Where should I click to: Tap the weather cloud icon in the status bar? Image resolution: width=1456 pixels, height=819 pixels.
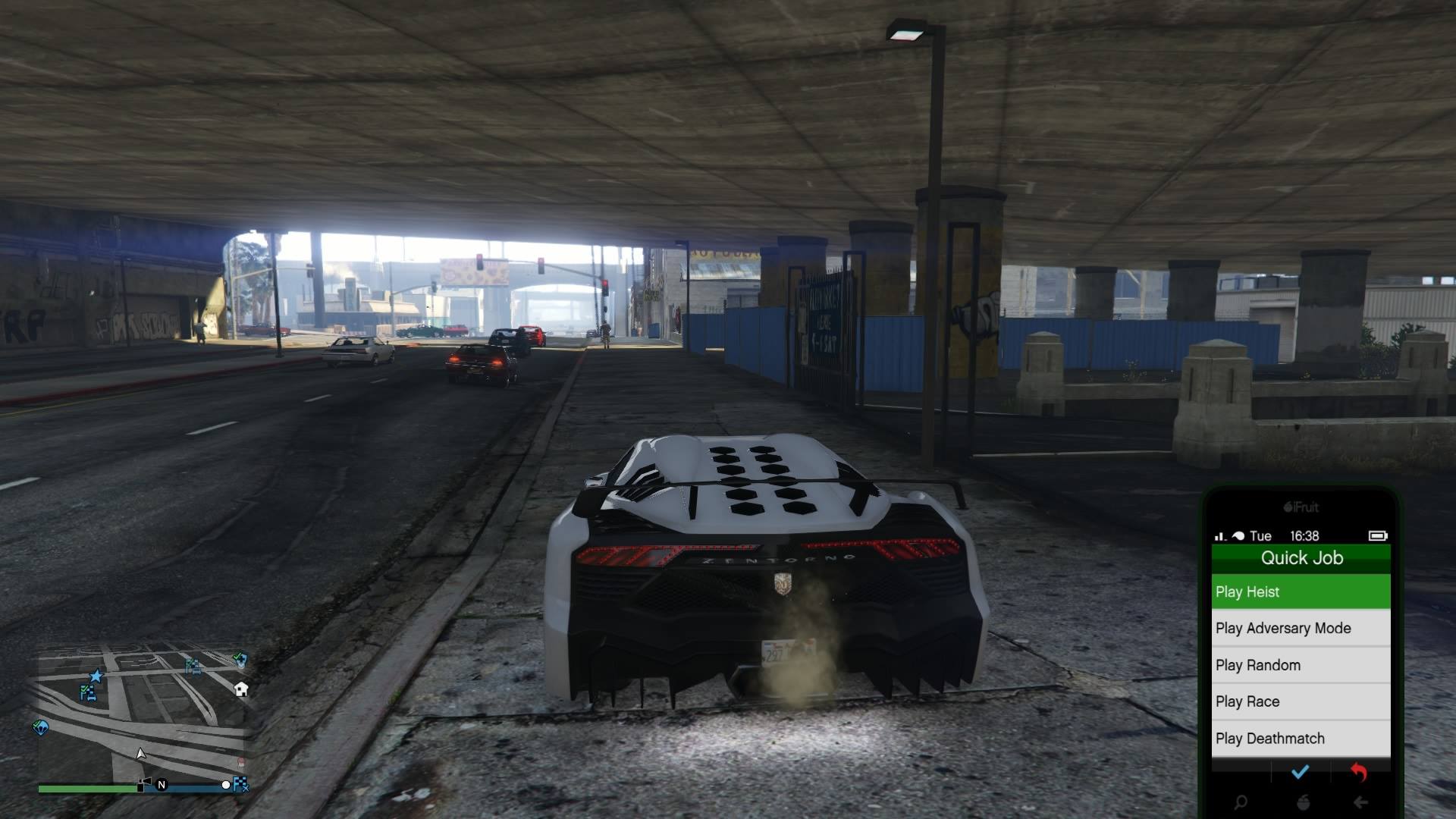click(1238, 536)
